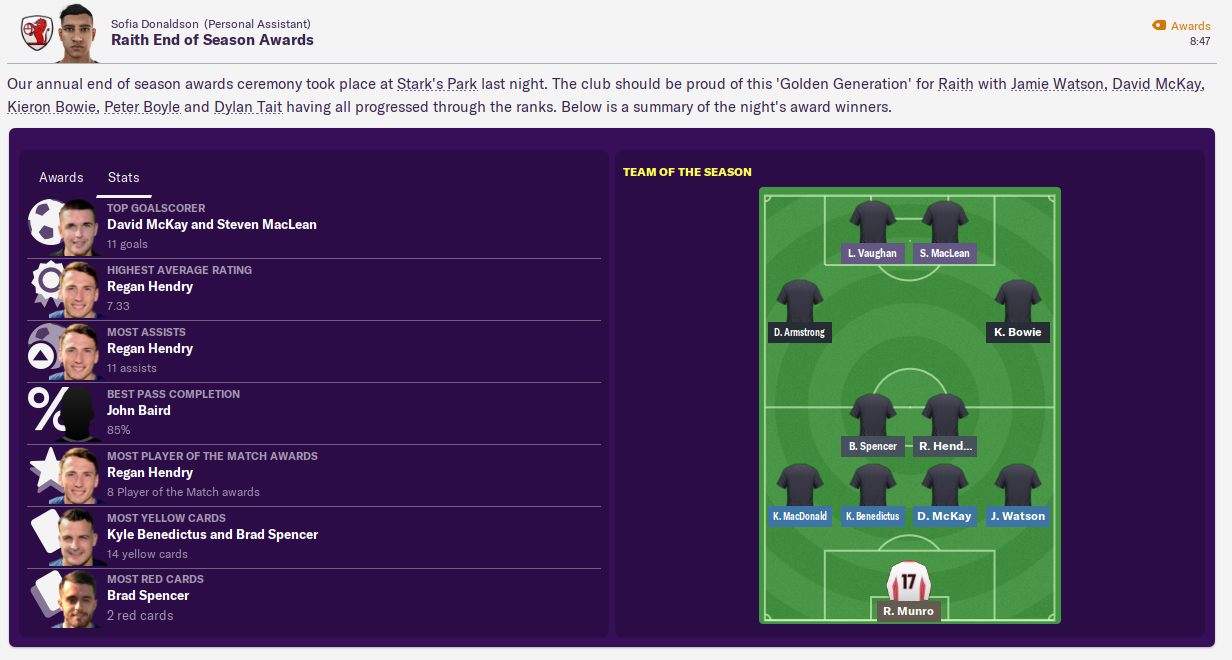
Task: Open the Stark's Park stadium link
Action: click(x=437, y=84)
